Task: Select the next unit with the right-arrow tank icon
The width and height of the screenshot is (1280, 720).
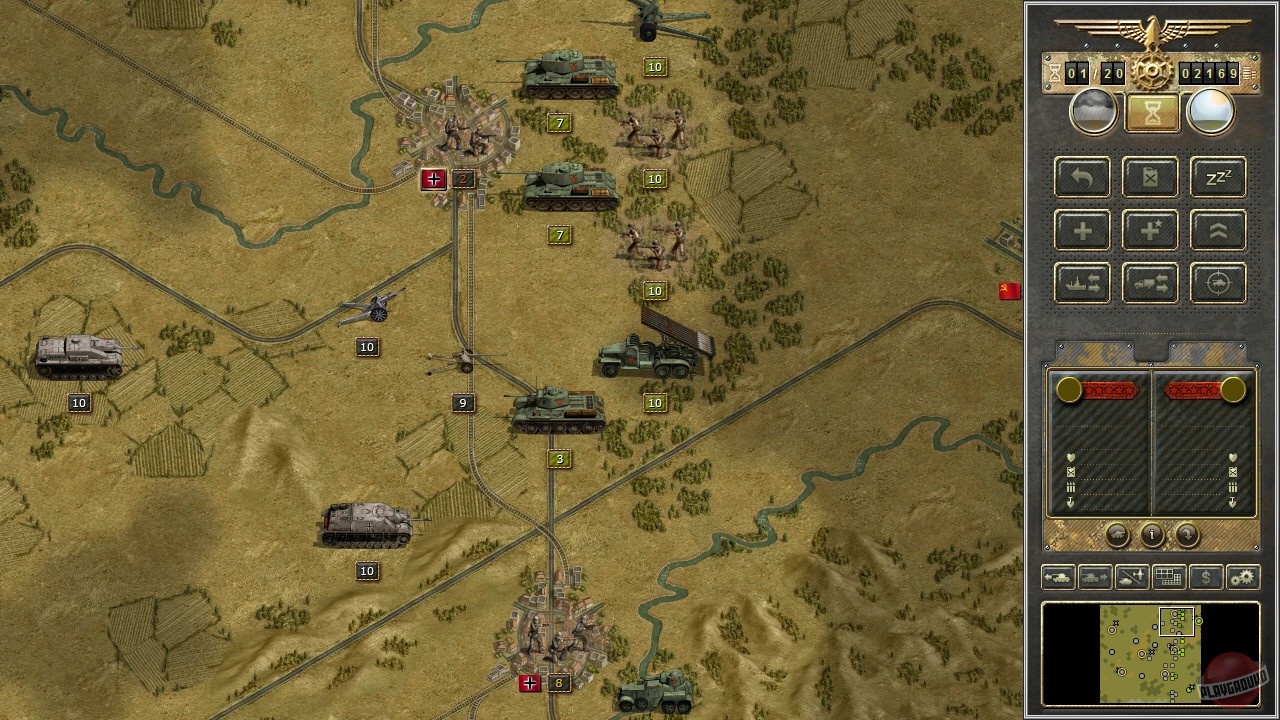Action: (x=1095, y=577)
